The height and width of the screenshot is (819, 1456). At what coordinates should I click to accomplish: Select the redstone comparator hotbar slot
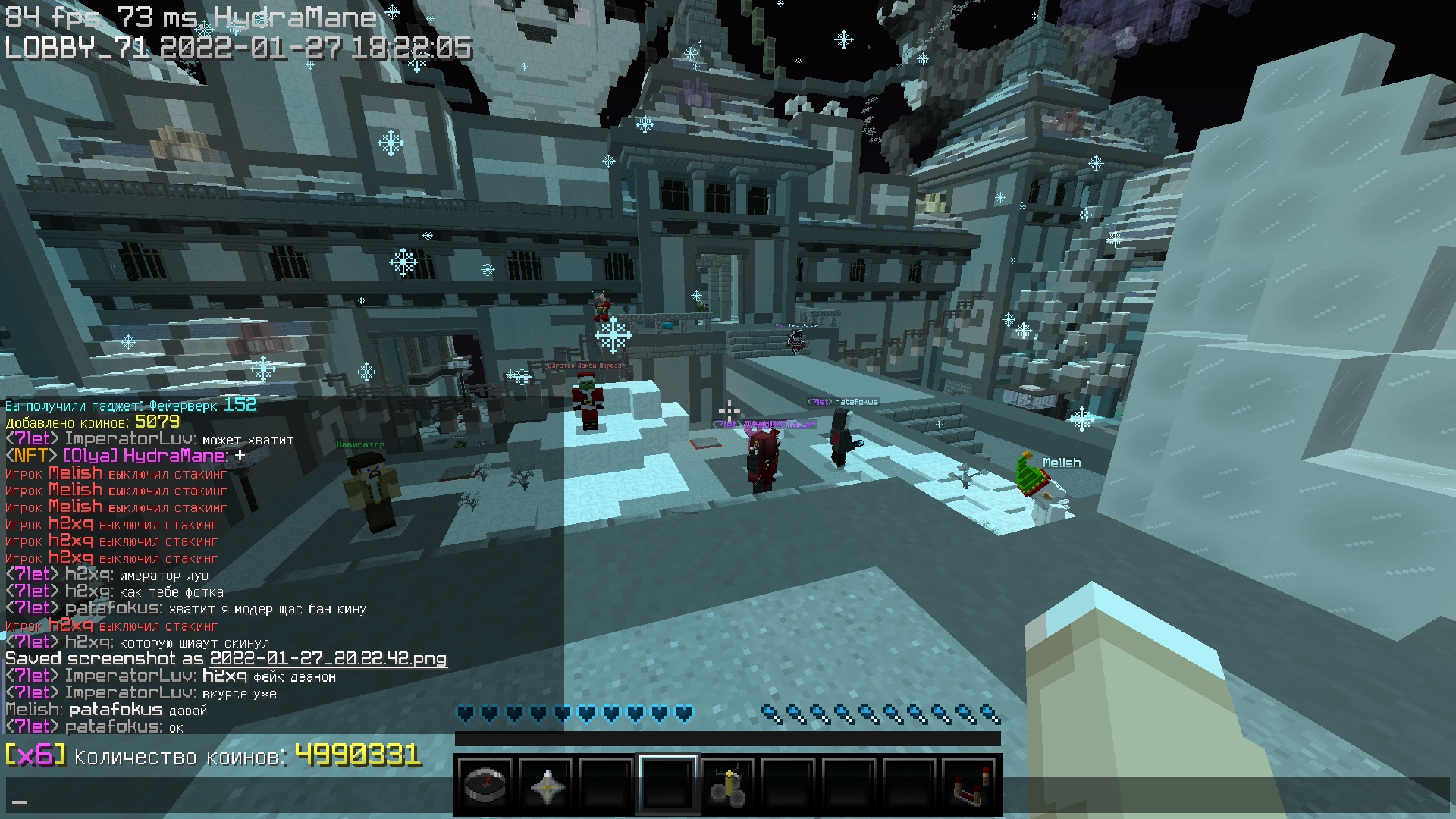pos(970,786)
